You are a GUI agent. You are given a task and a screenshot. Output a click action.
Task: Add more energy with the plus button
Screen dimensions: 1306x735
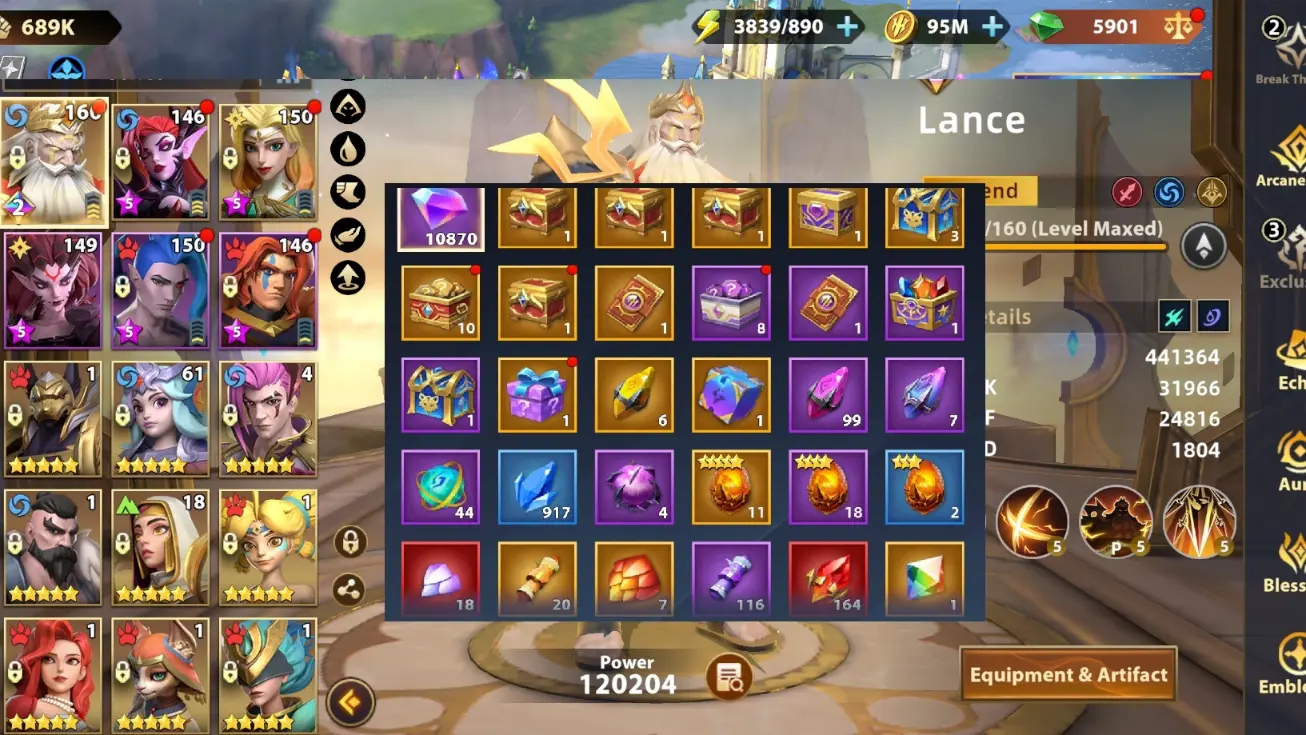pos(847,27)
